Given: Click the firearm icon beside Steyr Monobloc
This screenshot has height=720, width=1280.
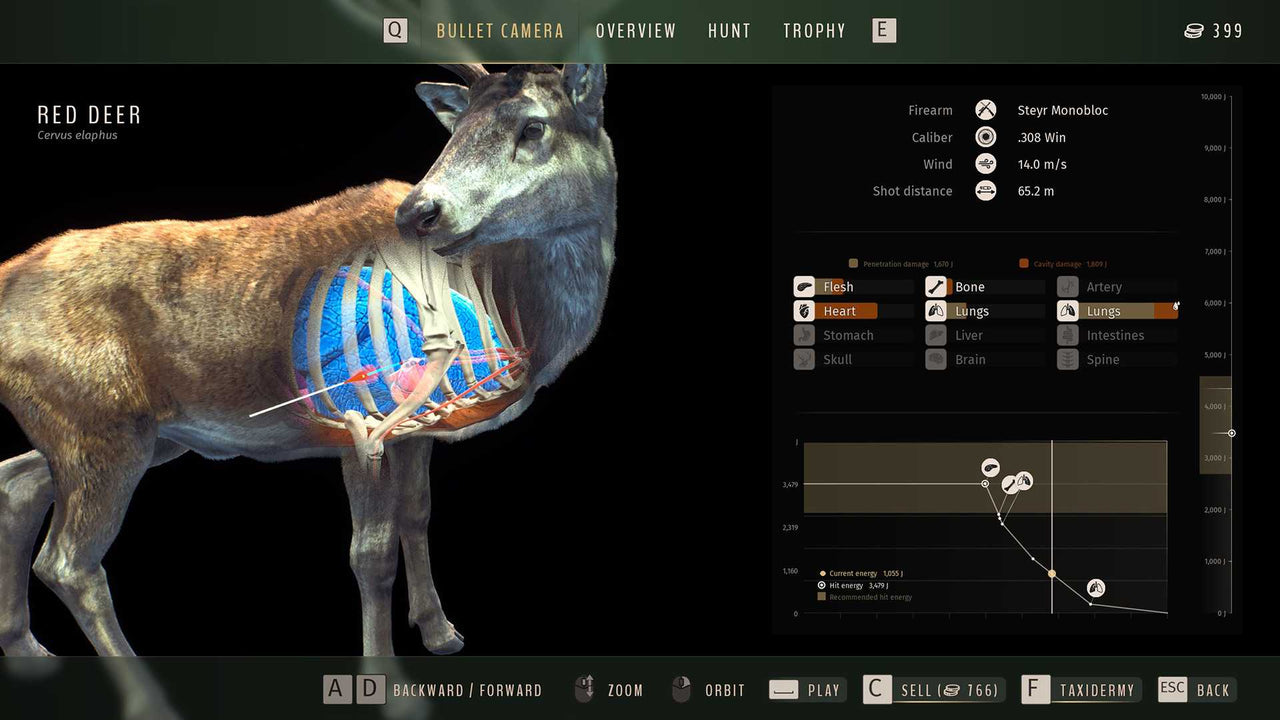Looking at the screenshot, I should [x=985, y=109].
